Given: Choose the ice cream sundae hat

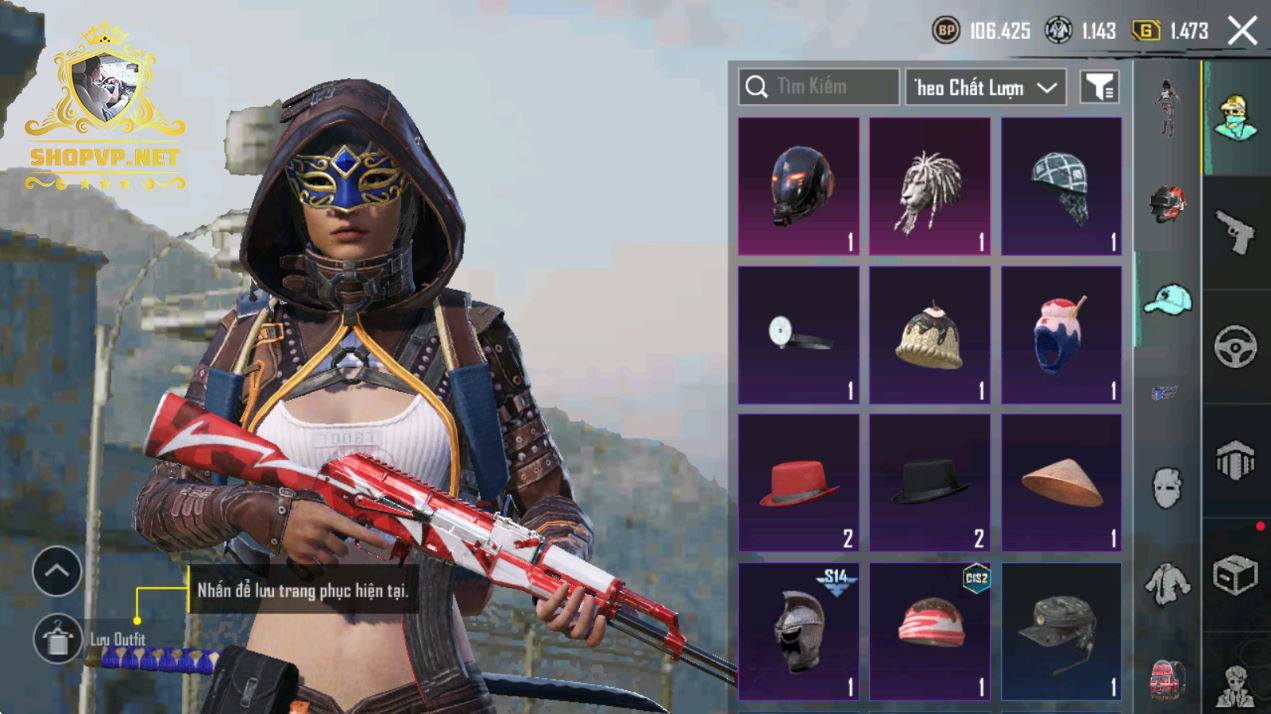Looking at the screenshot, I should tap(1061, 334).
